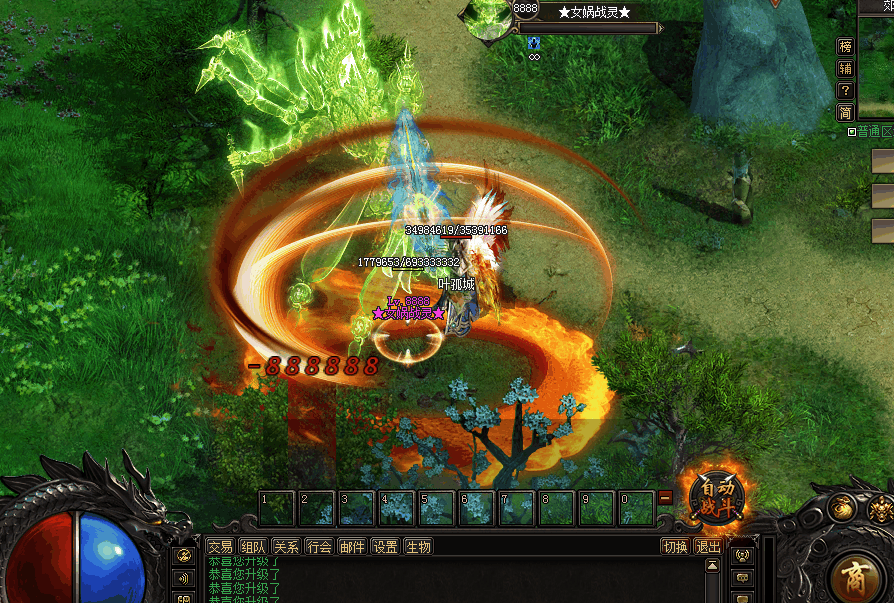The width and height of the screenshot is (894, 603).
Task: Toggle the 普通区 checkbox
Action: click(851, 132)
